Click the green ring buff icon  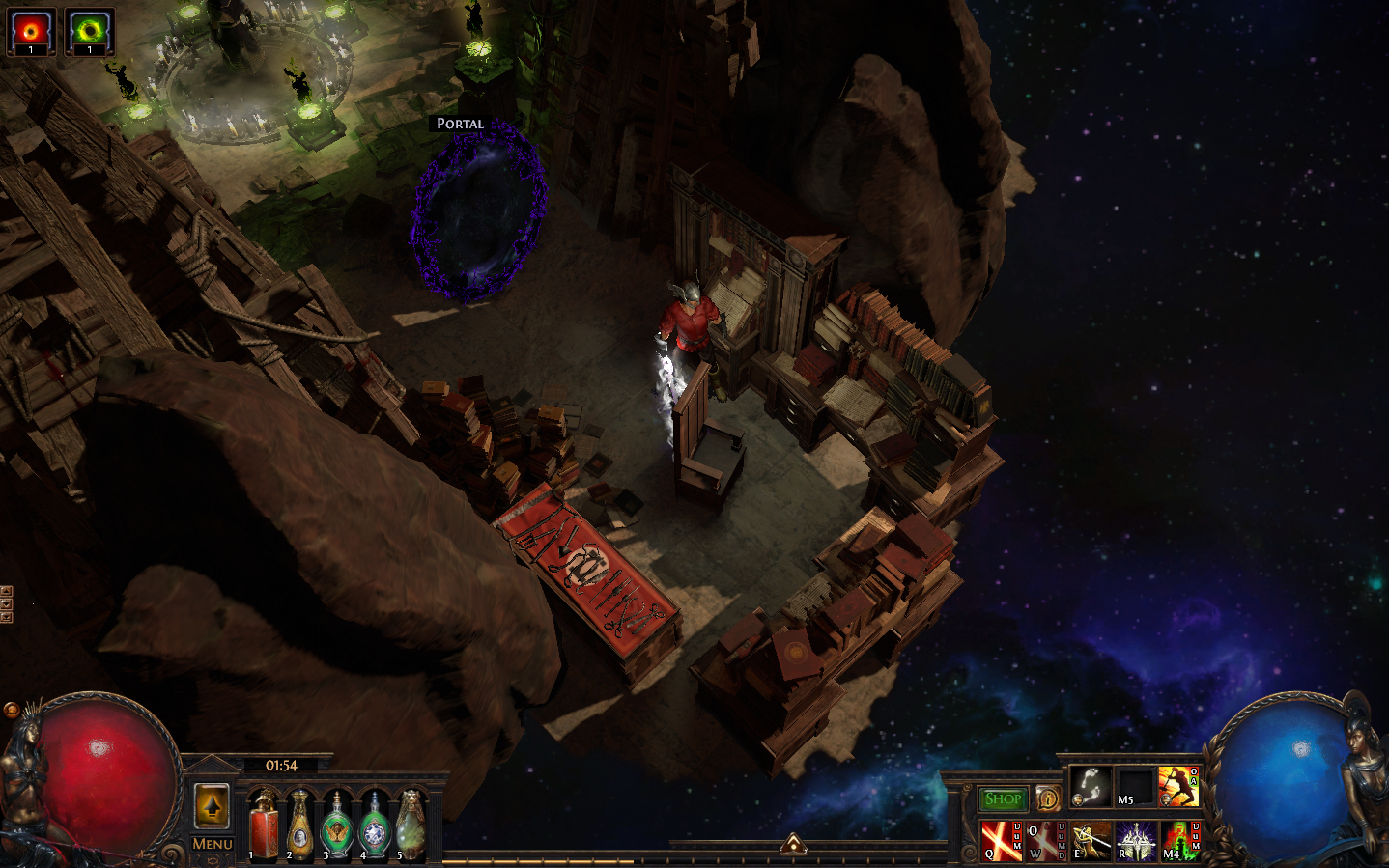pos(90,31)
